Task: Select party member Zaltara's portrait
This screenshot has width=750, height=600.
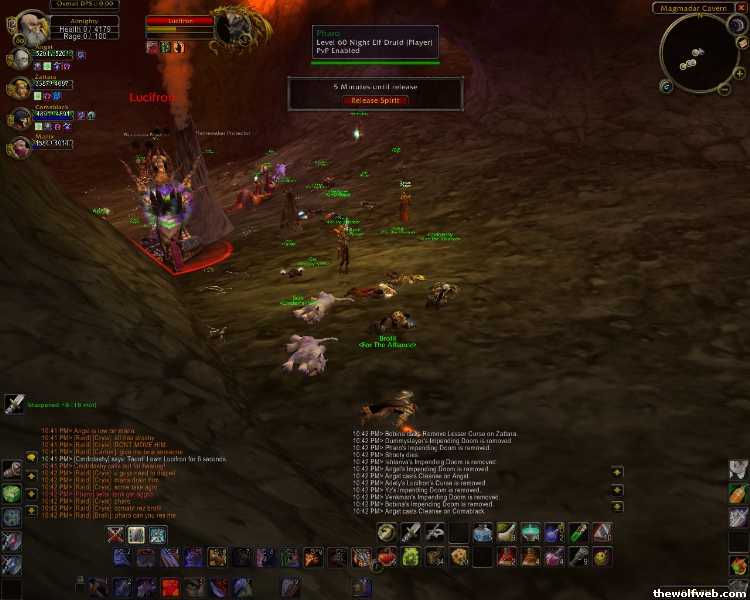Action: pos(18,88)
